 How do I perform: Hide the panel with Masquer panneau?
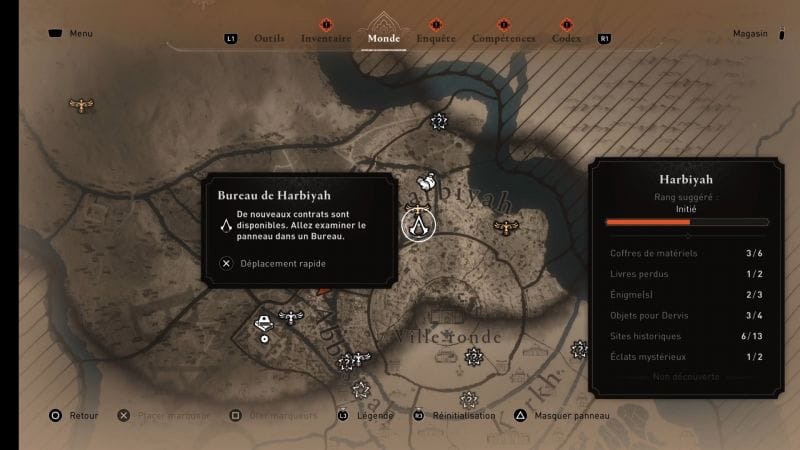point(563,415)
